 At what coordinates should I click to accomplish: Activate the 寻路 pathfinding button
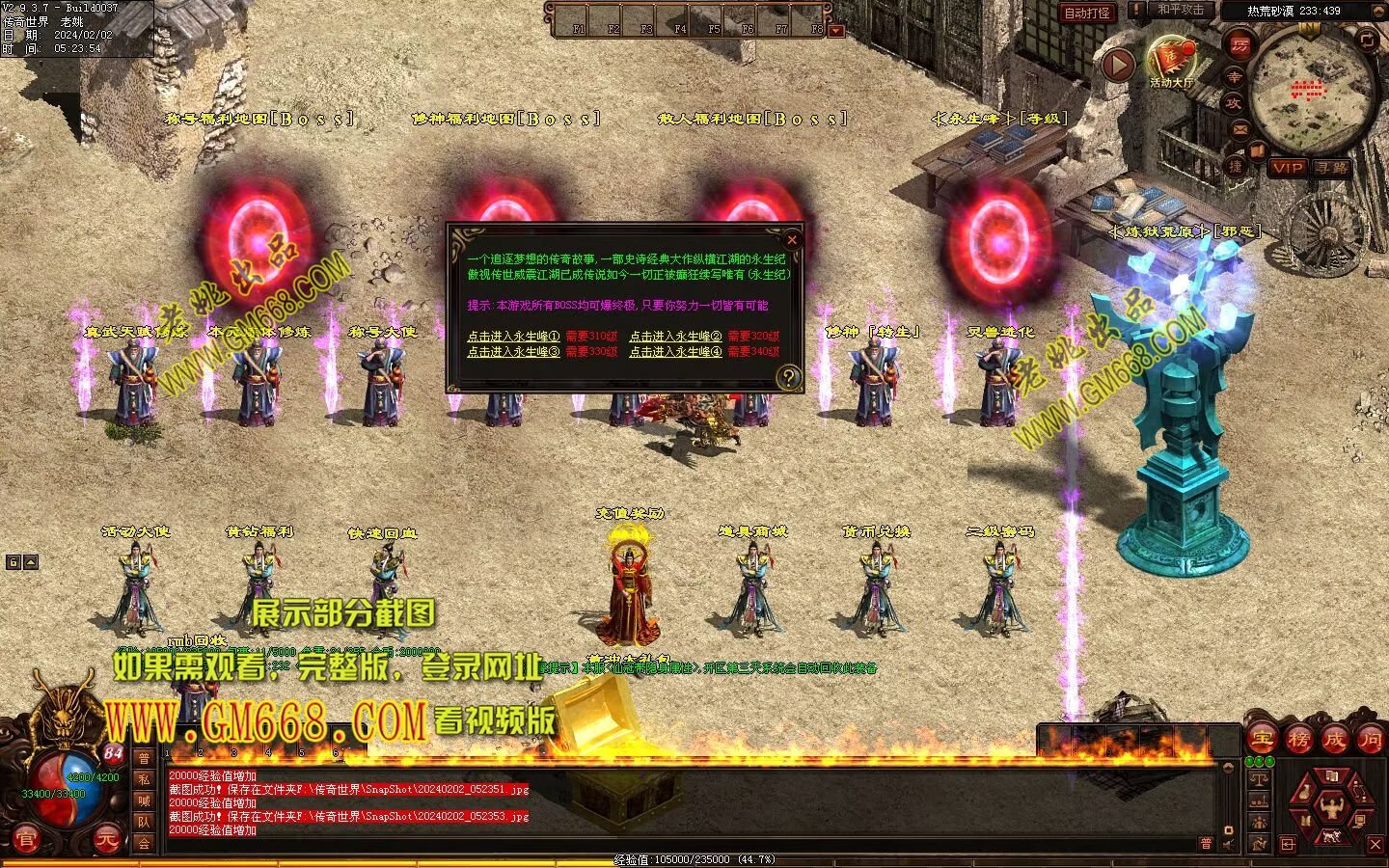coord(1332,168)
